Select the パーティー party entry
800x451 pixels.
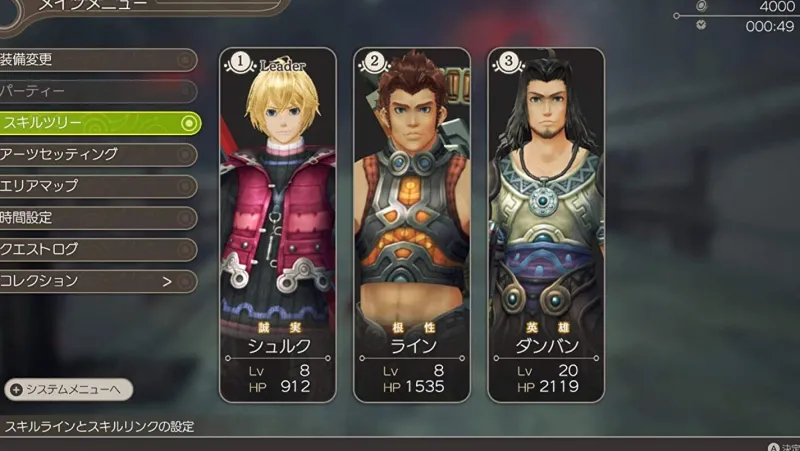95,91
